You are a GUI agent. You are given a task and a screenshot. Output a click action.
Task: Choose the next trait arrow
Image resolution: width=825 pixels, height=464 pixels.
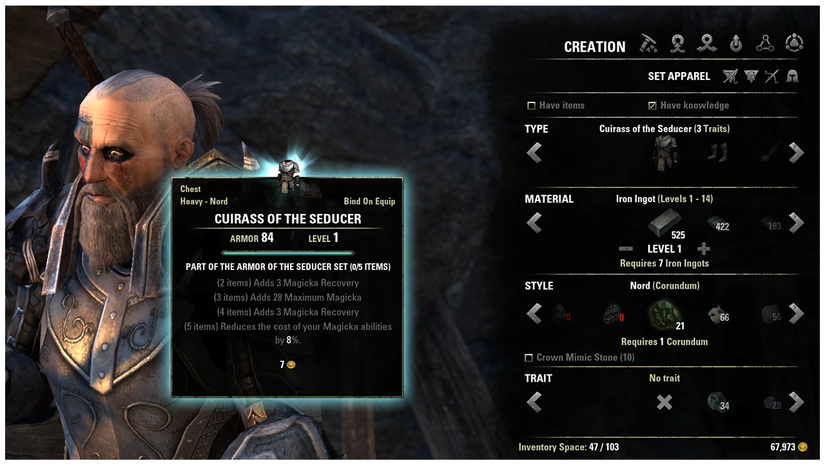click(796, 402)
